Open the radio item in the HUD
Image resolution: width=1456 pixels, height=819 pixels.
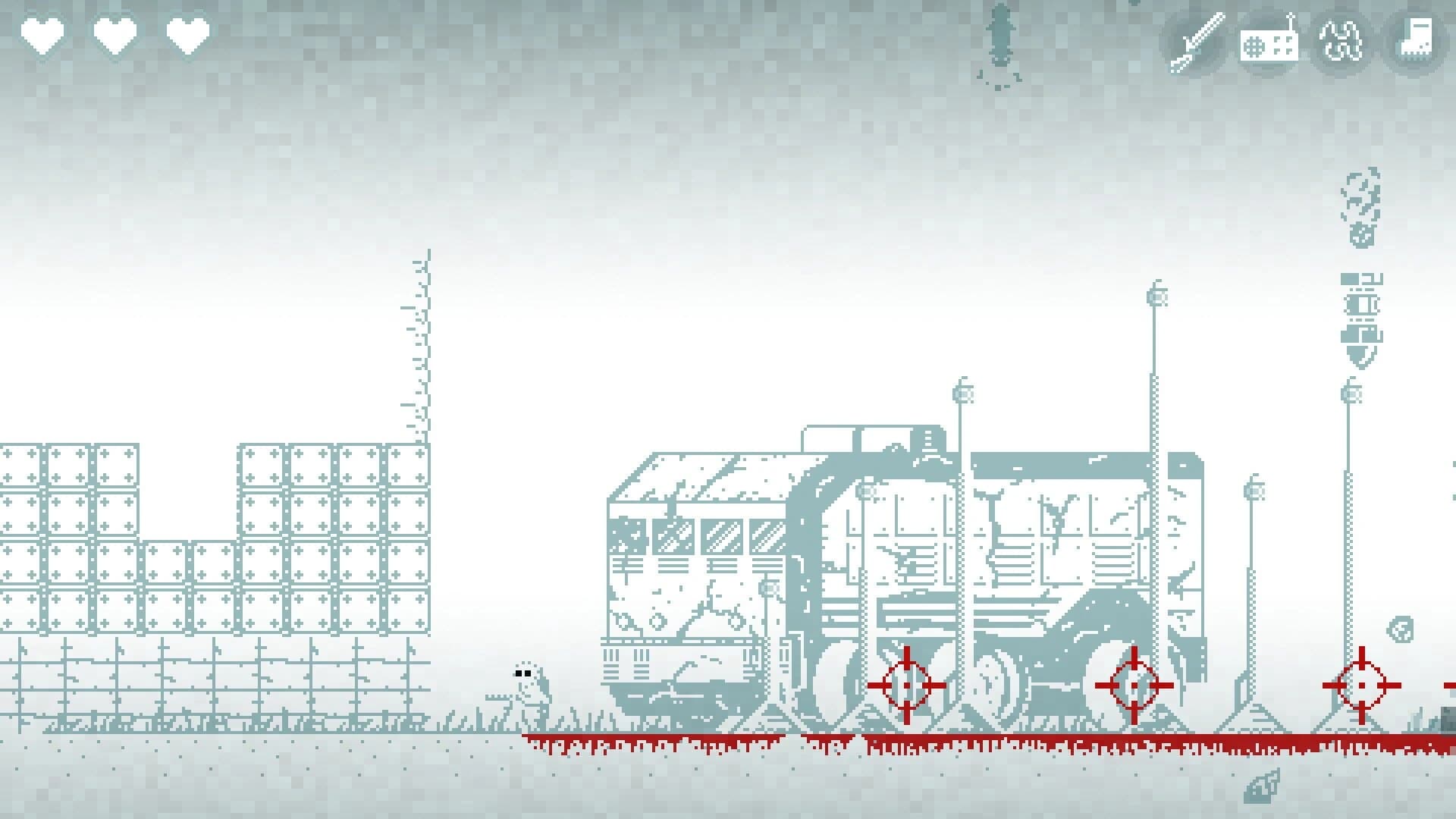(1269, 42)
